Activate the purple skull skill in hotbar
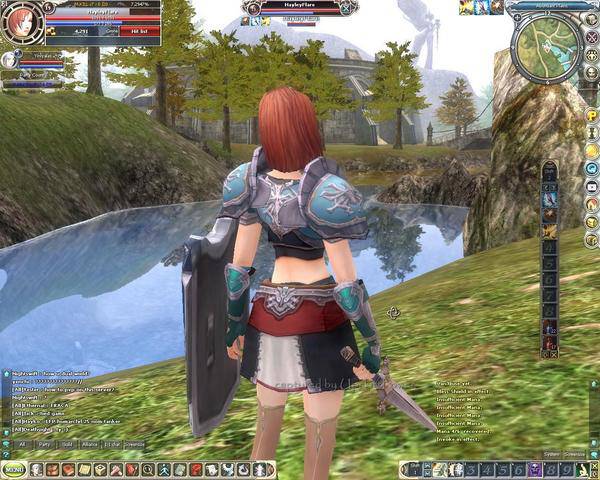 pyautogui.click(x=535, y=469)
